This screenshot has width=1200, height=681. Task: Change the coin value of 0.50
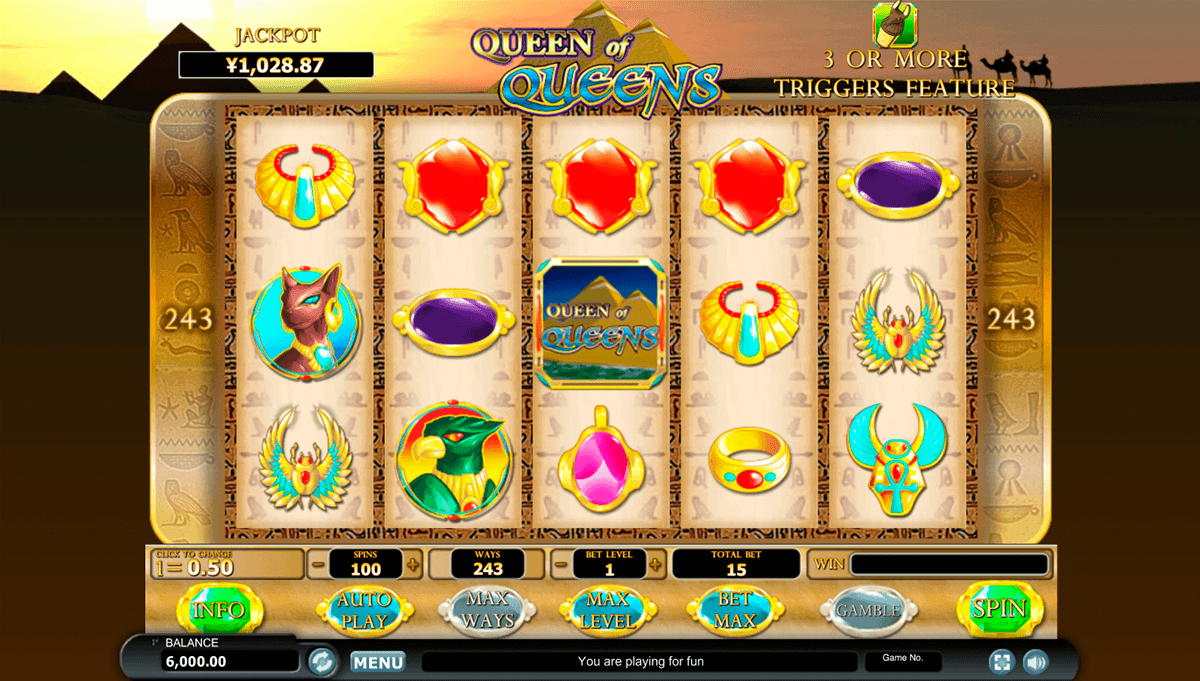click(x=226, y=564)
